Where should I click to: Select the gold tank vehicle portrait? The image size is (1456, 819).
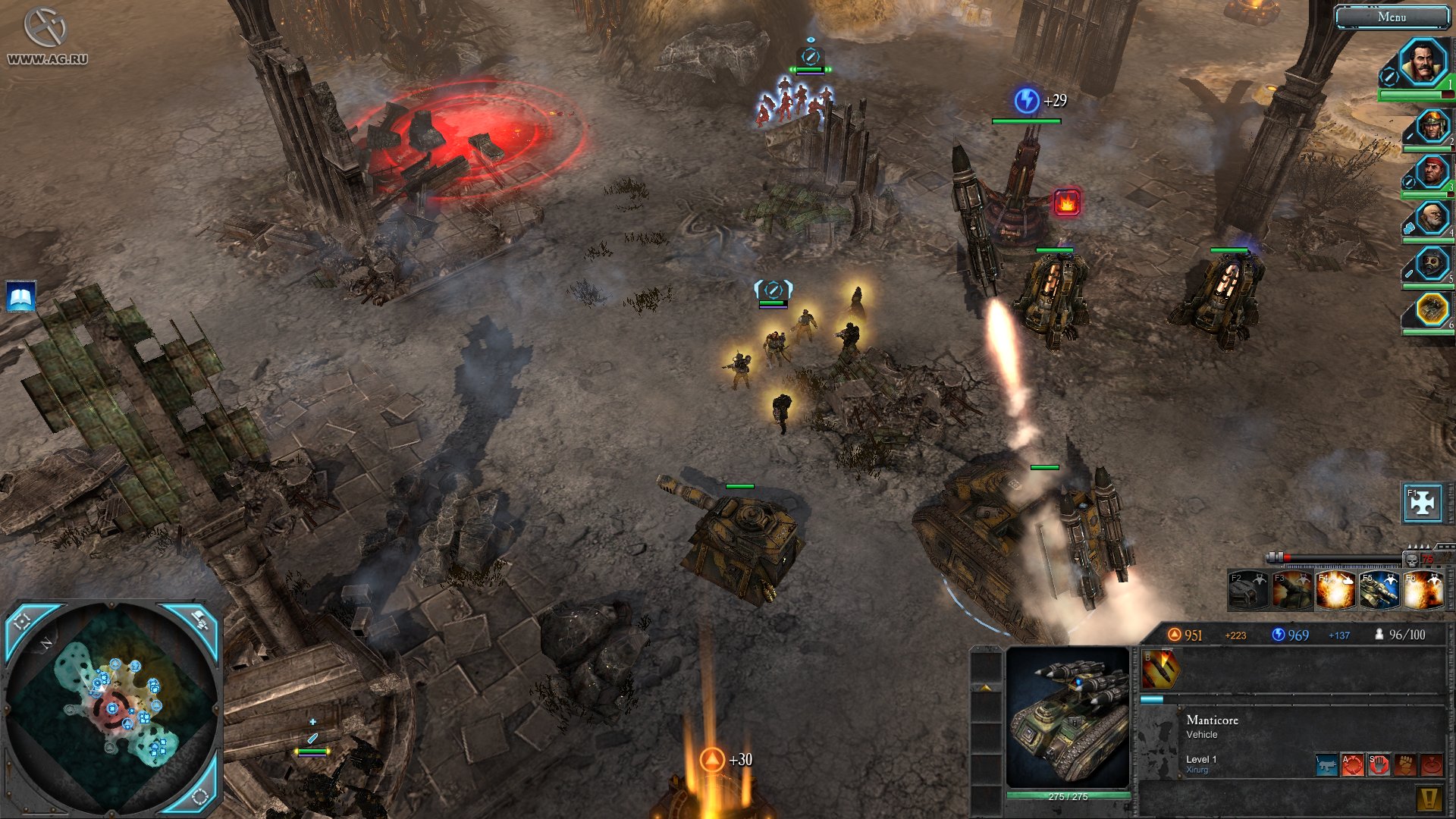point(1432,309)
